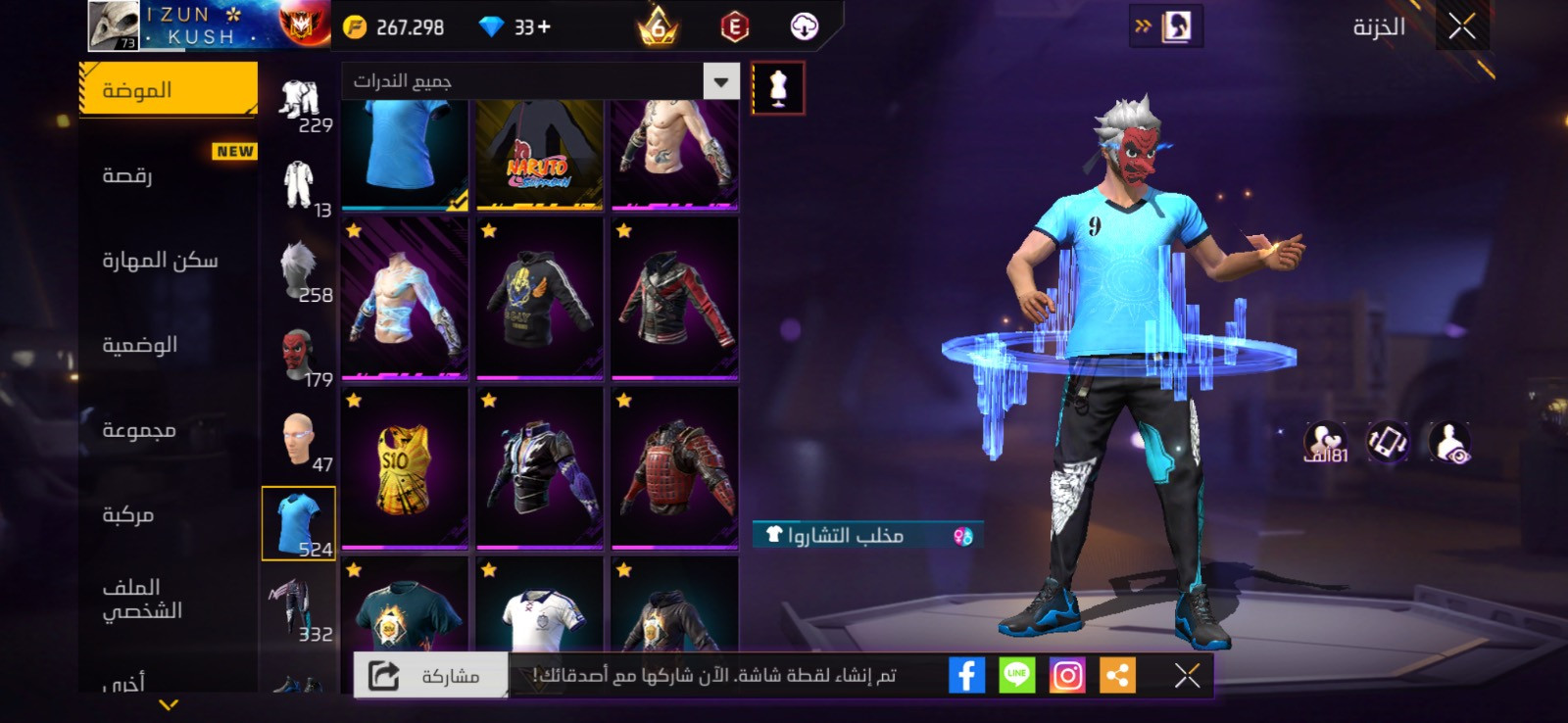Open the hair category with 258 items
Image resolution: width=1568 pixels, height=723 pixels.
(298, 269)
